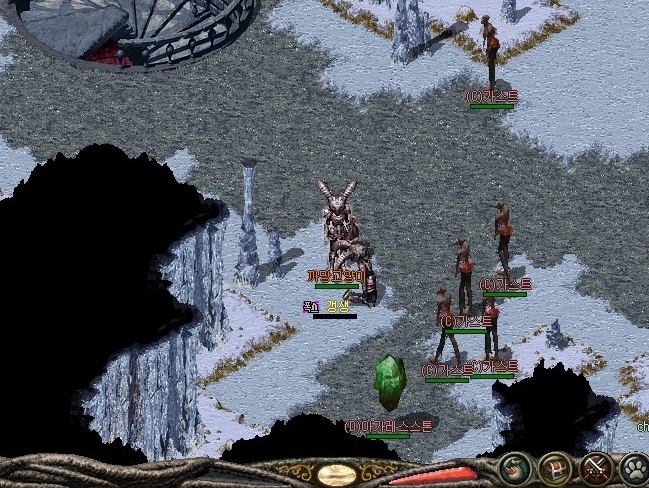Image resolution: width=649 pixels, height=488 pixels.
Task: Open the treasure chest inventory icon
Action: pos(556,468)
